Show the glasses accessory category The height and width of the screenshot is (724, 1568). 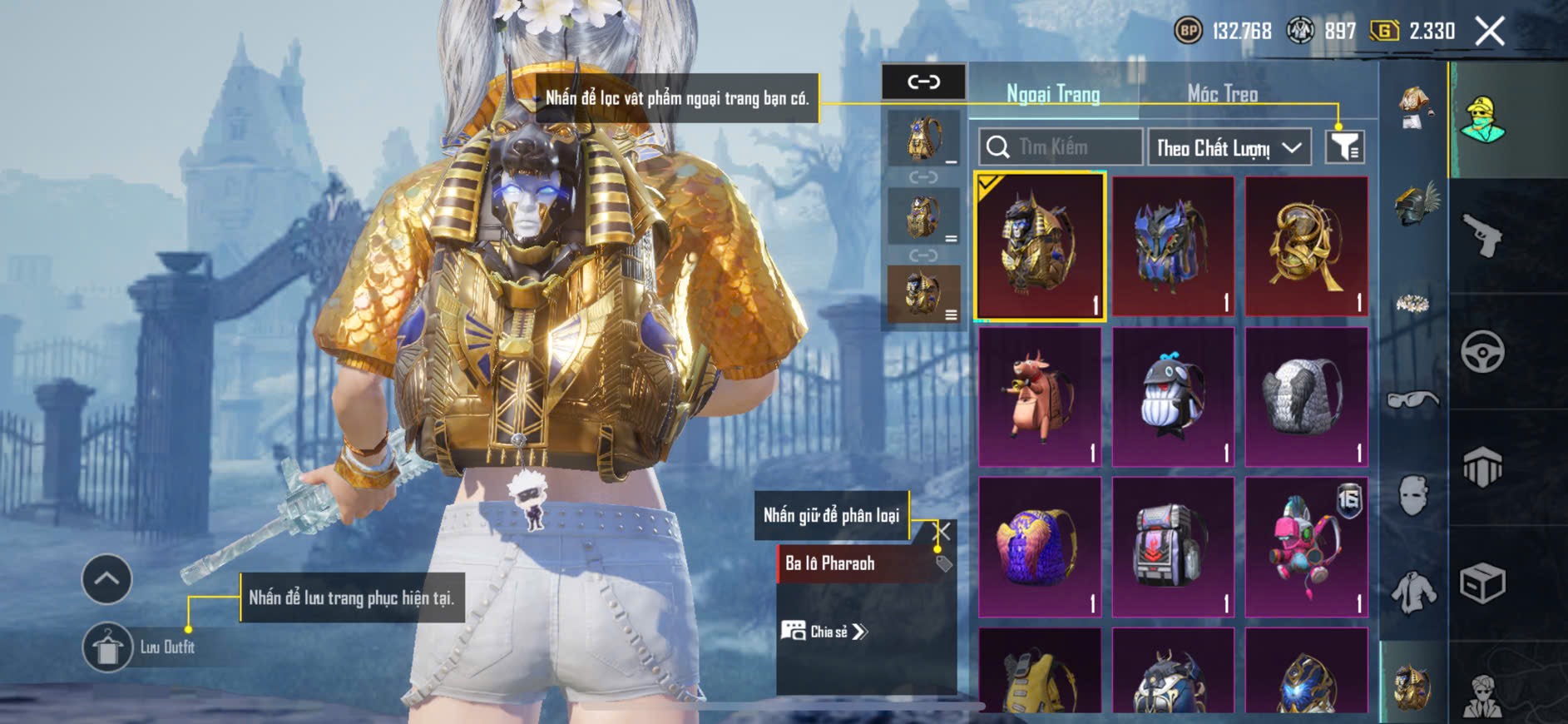coord(1412,400)
